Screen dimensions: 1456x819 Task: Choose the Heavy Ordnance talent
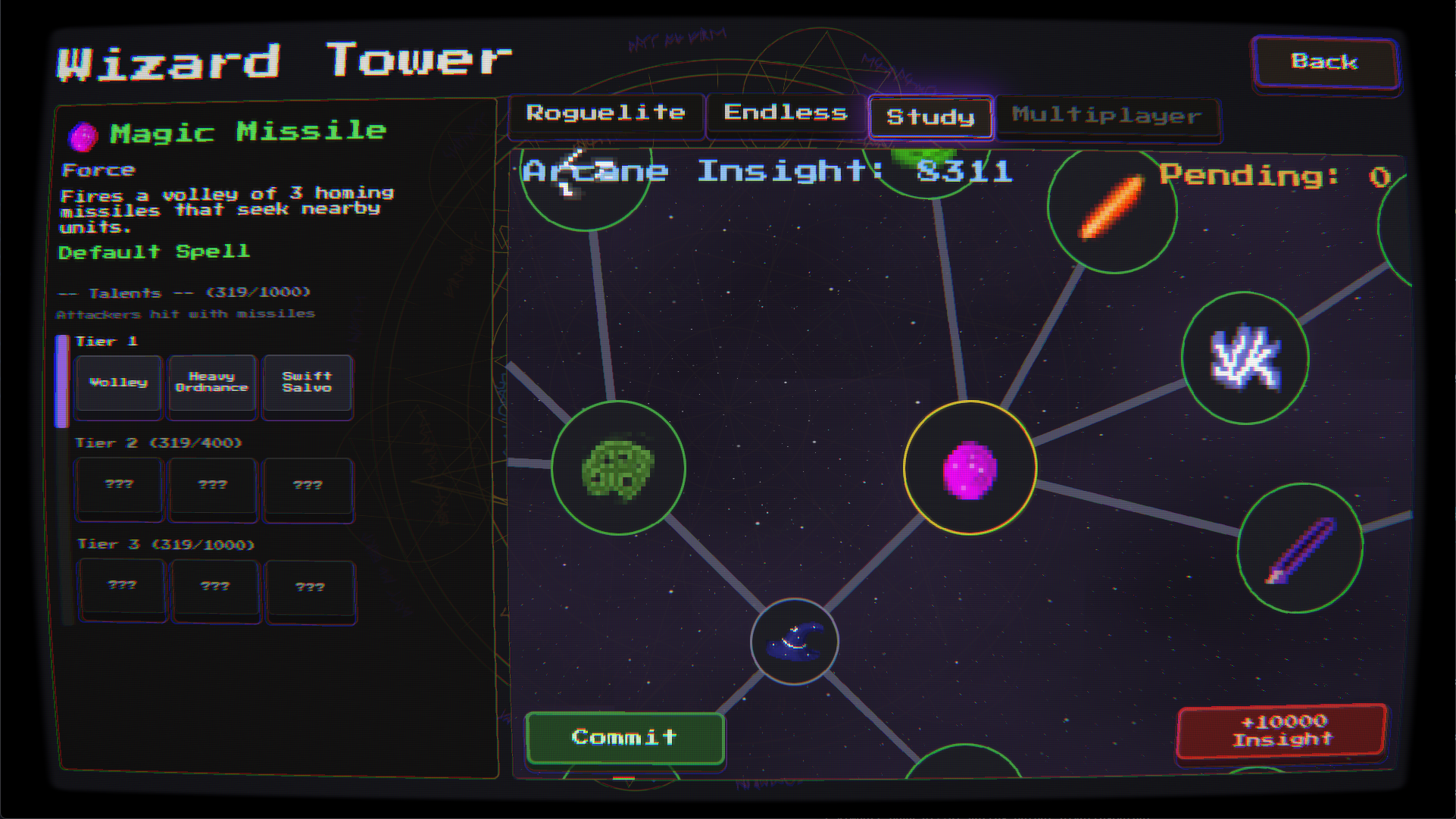tap(212, 383)
